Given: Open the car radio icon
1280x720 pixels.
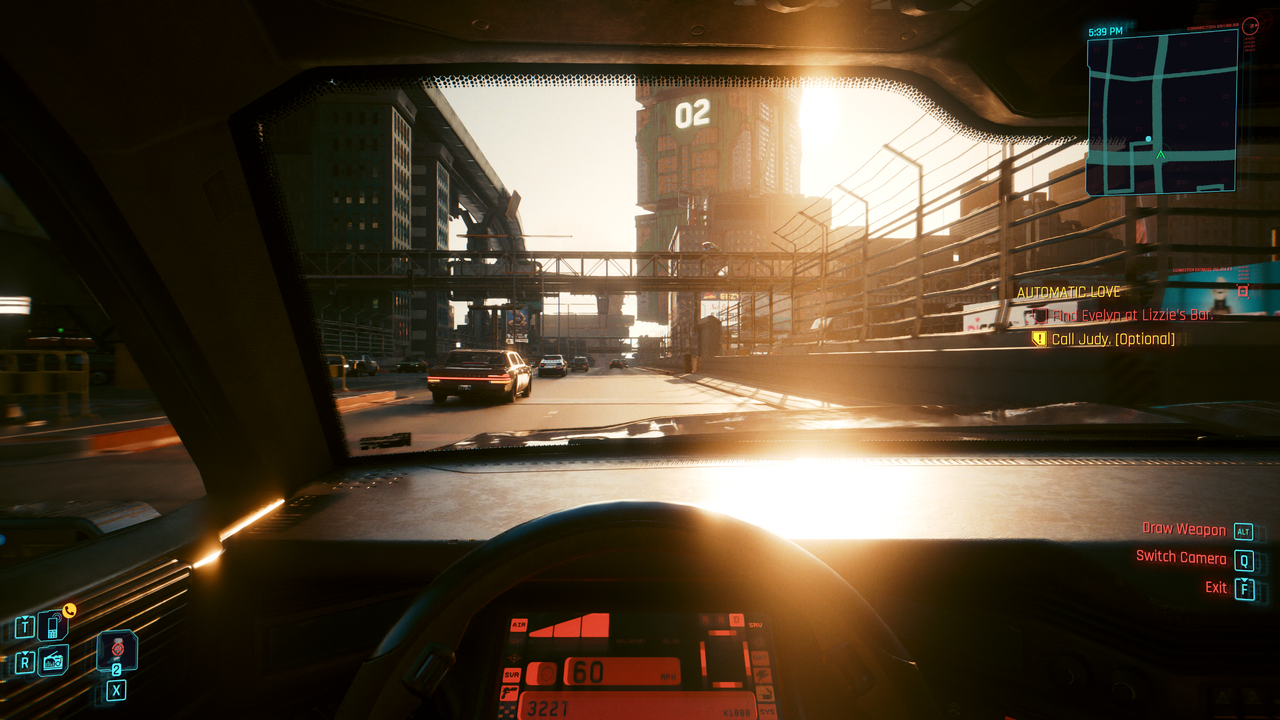Looking at the screenshot, I should tap(53, 660).
